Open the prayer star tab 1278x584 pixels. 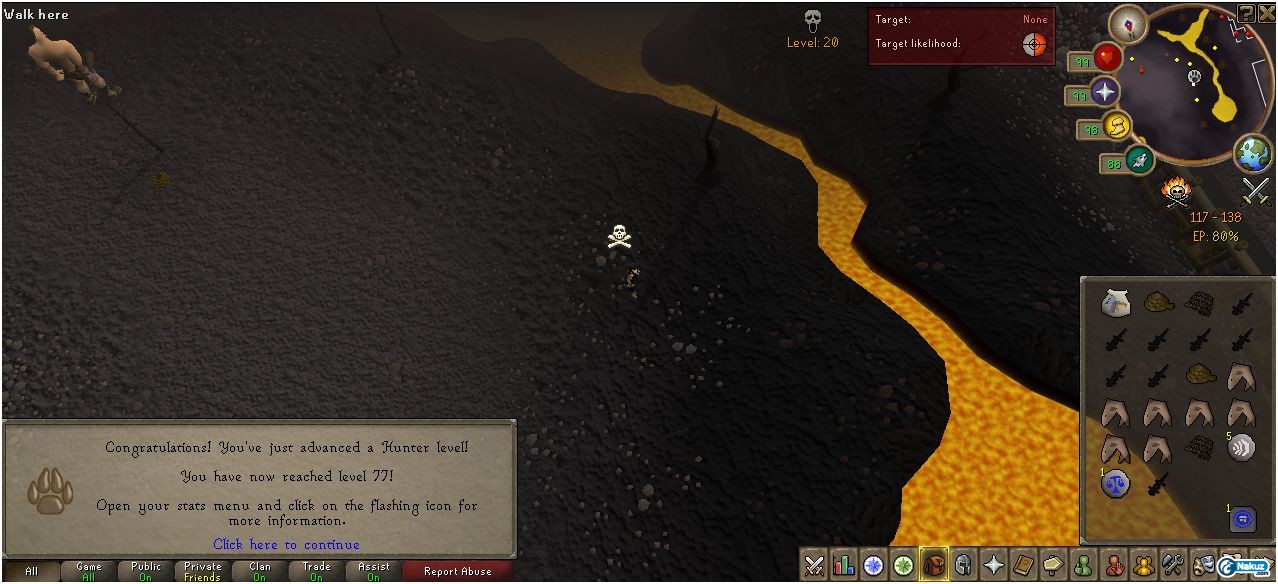coord(994,565)
